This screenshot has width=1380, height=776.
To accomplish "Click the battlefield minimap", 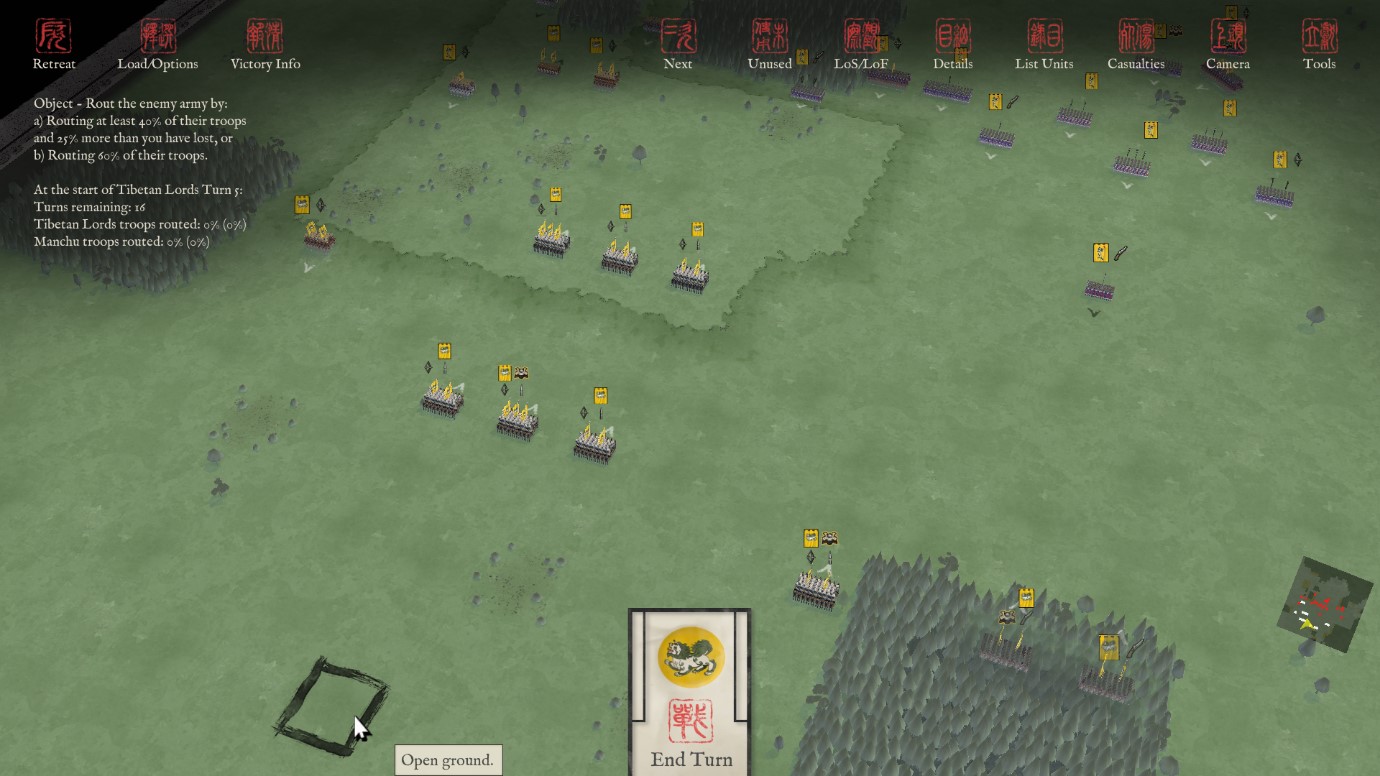I will [x=1324, y=605].
